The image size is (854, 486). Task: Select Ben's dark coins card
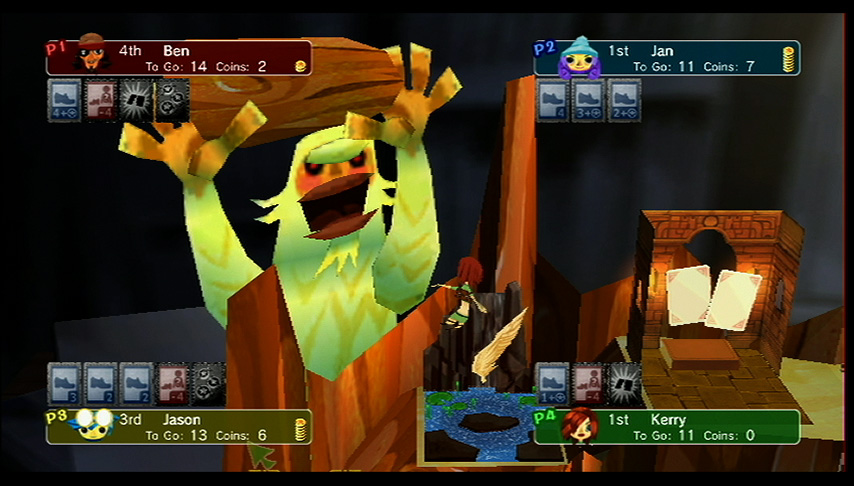tap(172, 101)
